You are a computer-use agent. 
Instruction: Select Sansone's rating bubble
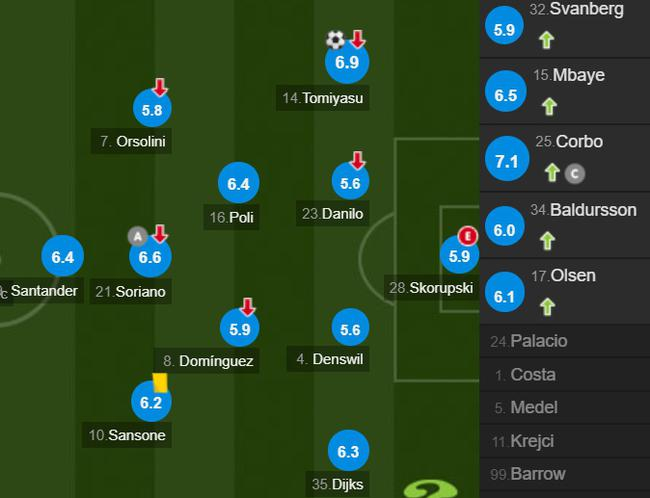pyautogui.click(x=150, y=402)
